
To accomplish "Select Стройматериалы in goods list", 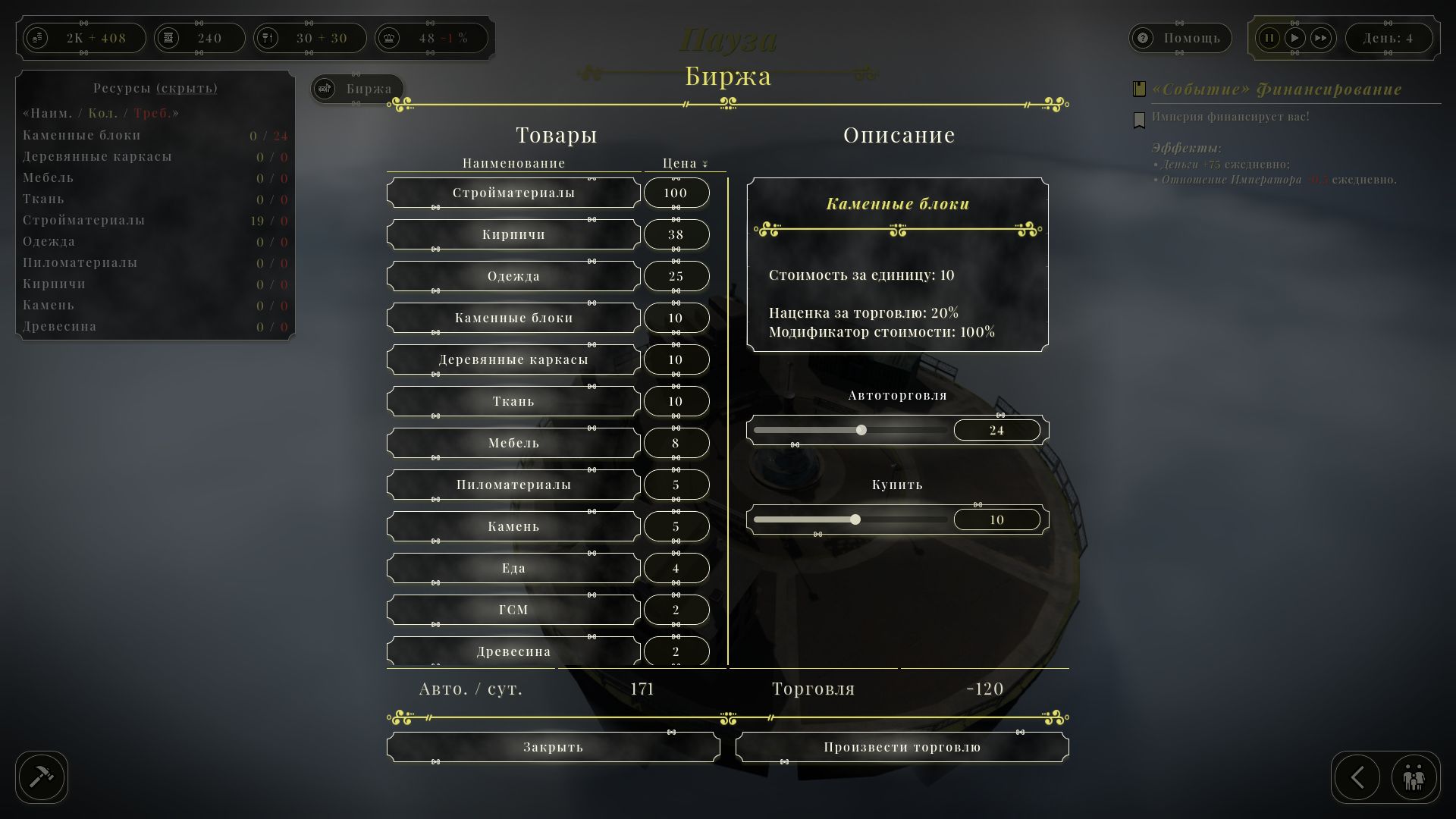I will [513, 193].
